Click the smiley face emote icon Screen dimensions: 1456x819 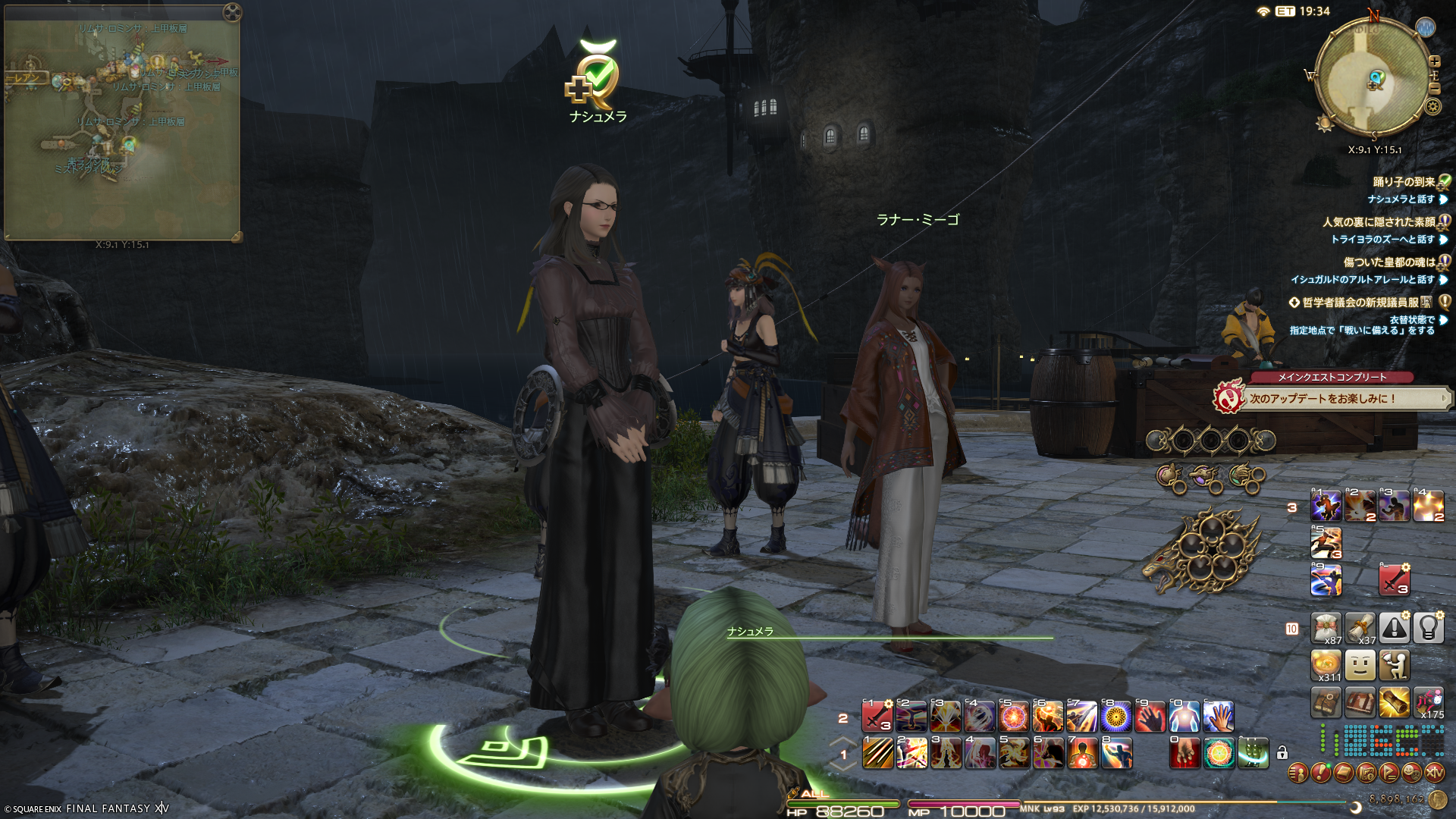click(x=1360, y=666)
